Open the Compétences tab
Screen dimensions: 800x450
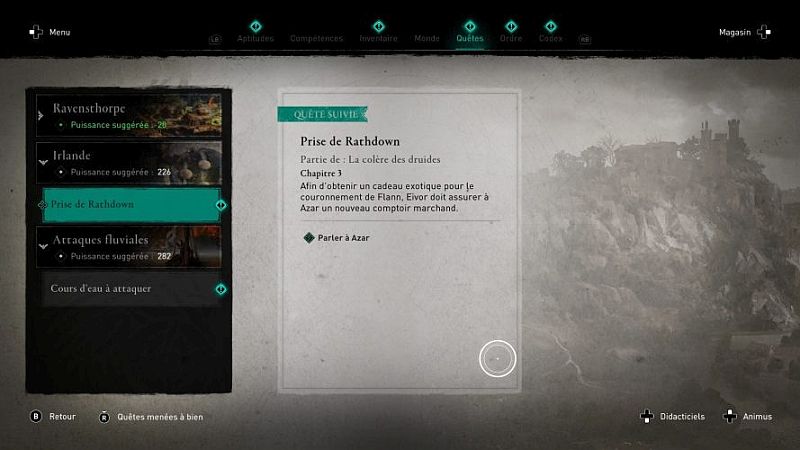coord(316,38)
